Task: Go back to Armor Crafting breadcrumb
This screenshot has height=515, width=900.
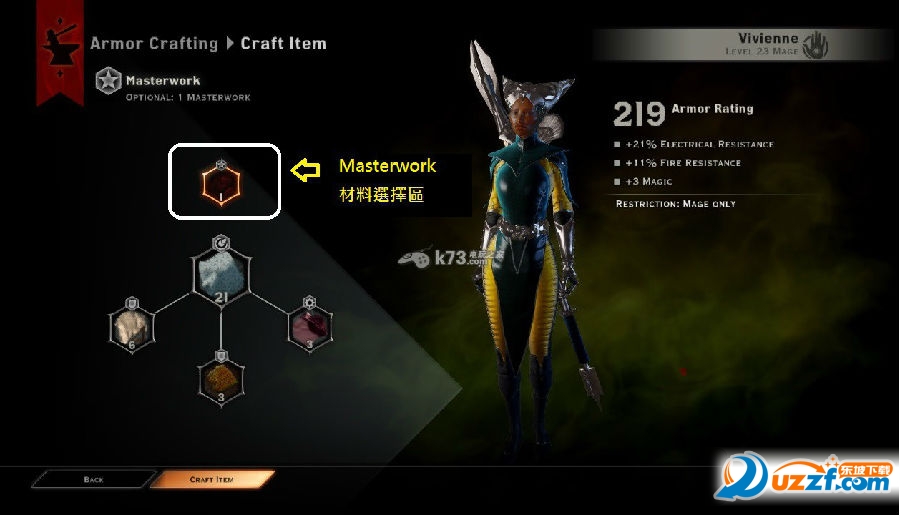Action: click(x=153, y=43)
